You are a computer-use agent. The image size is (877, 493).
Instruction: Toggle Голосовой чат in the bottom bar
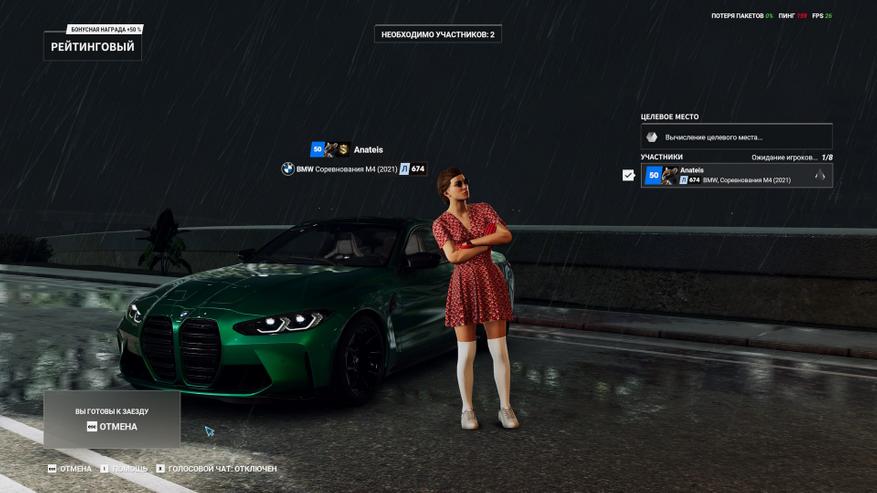click(x=216, y=468)
